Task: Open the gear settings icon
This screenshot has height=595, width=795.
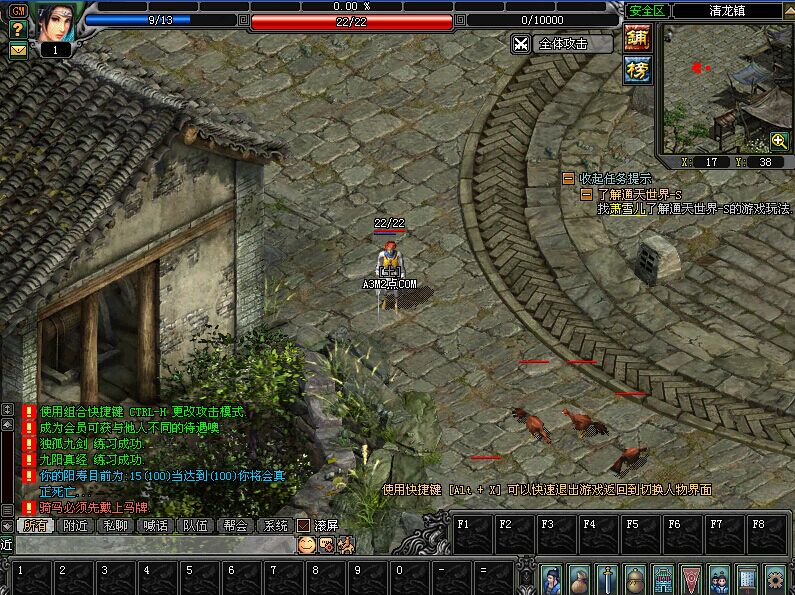Action: click(775, 579)
